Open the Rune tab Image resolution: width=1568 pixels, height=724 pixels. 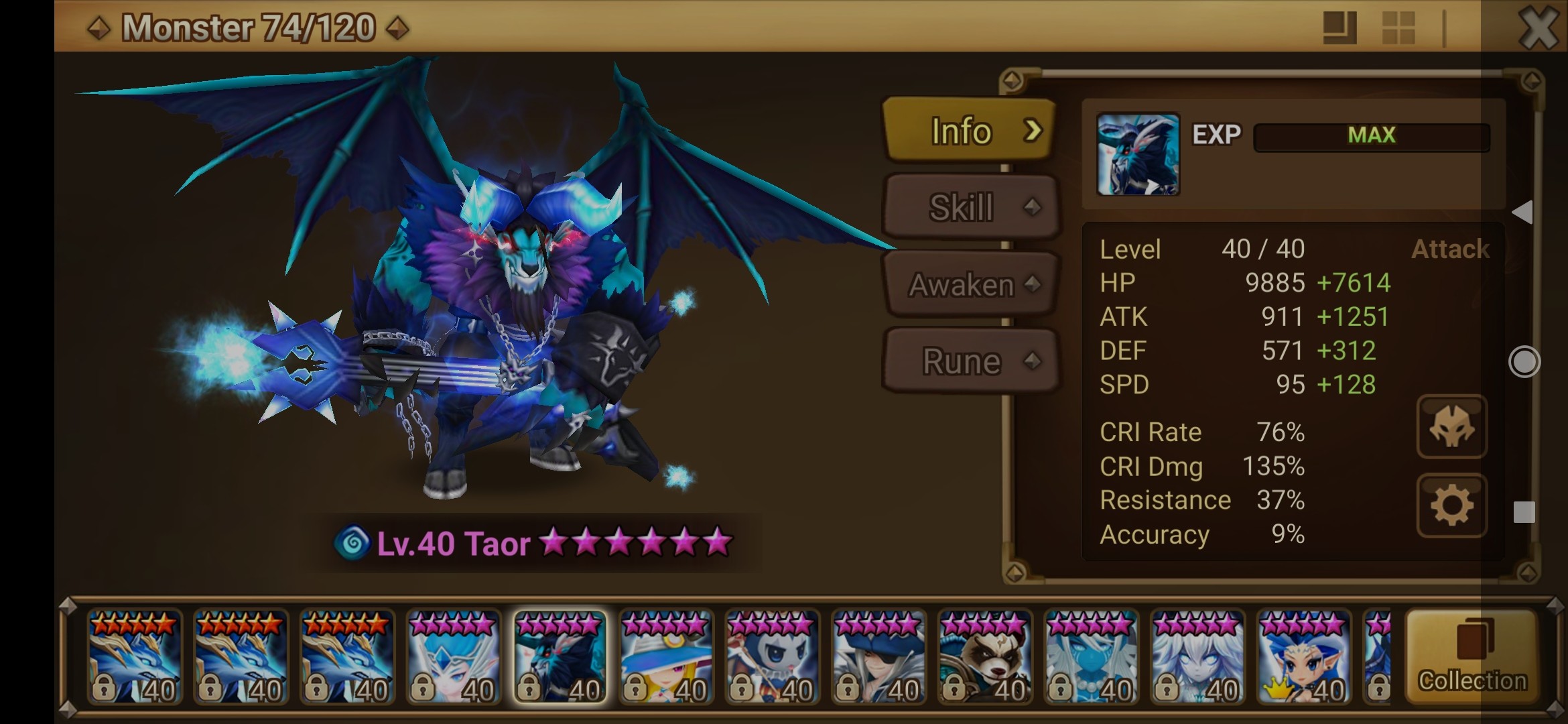(x=970, y=361)
